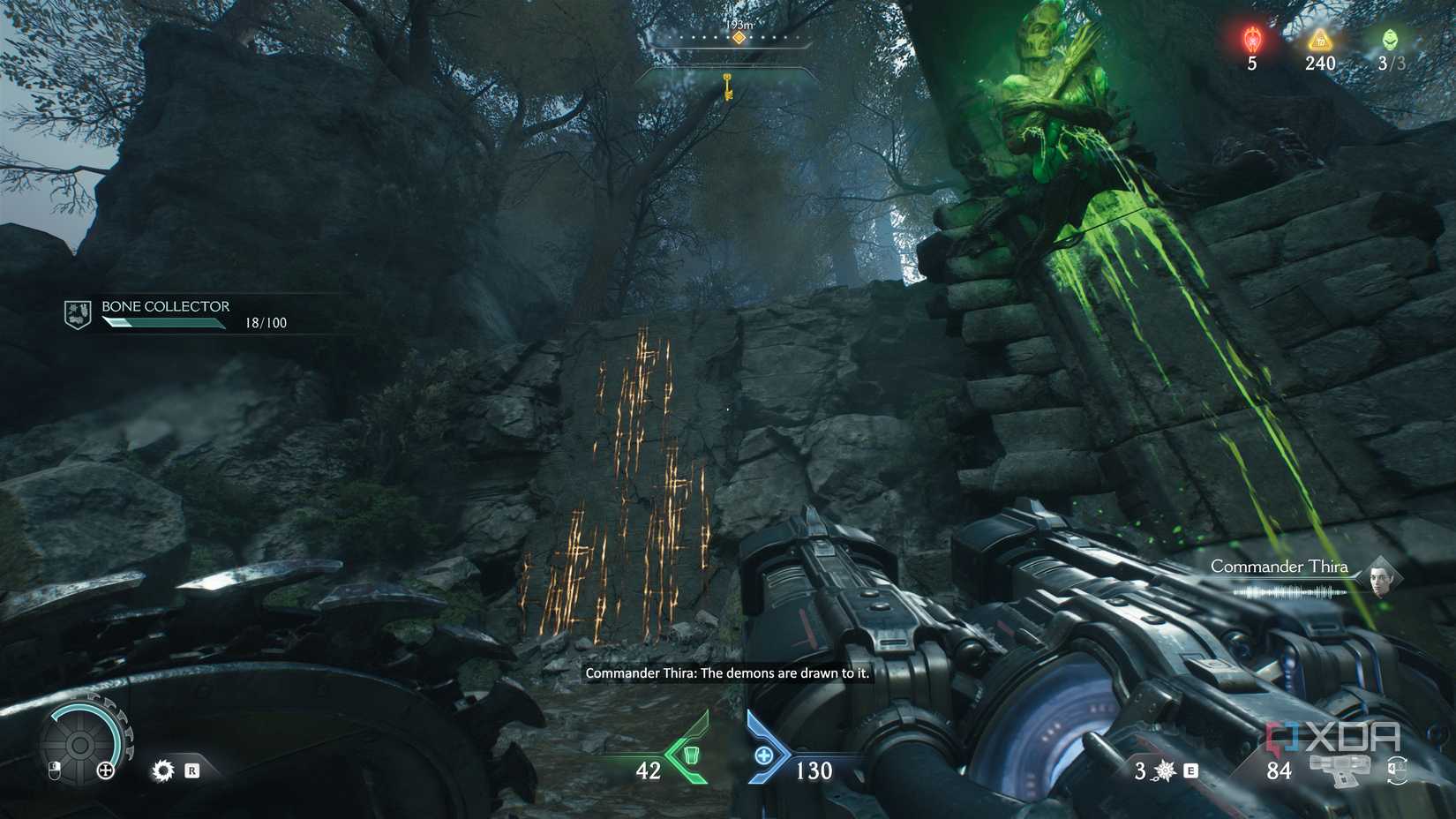
Task: Select the red demonic resource icon
Action: (x=1251, y=40)
